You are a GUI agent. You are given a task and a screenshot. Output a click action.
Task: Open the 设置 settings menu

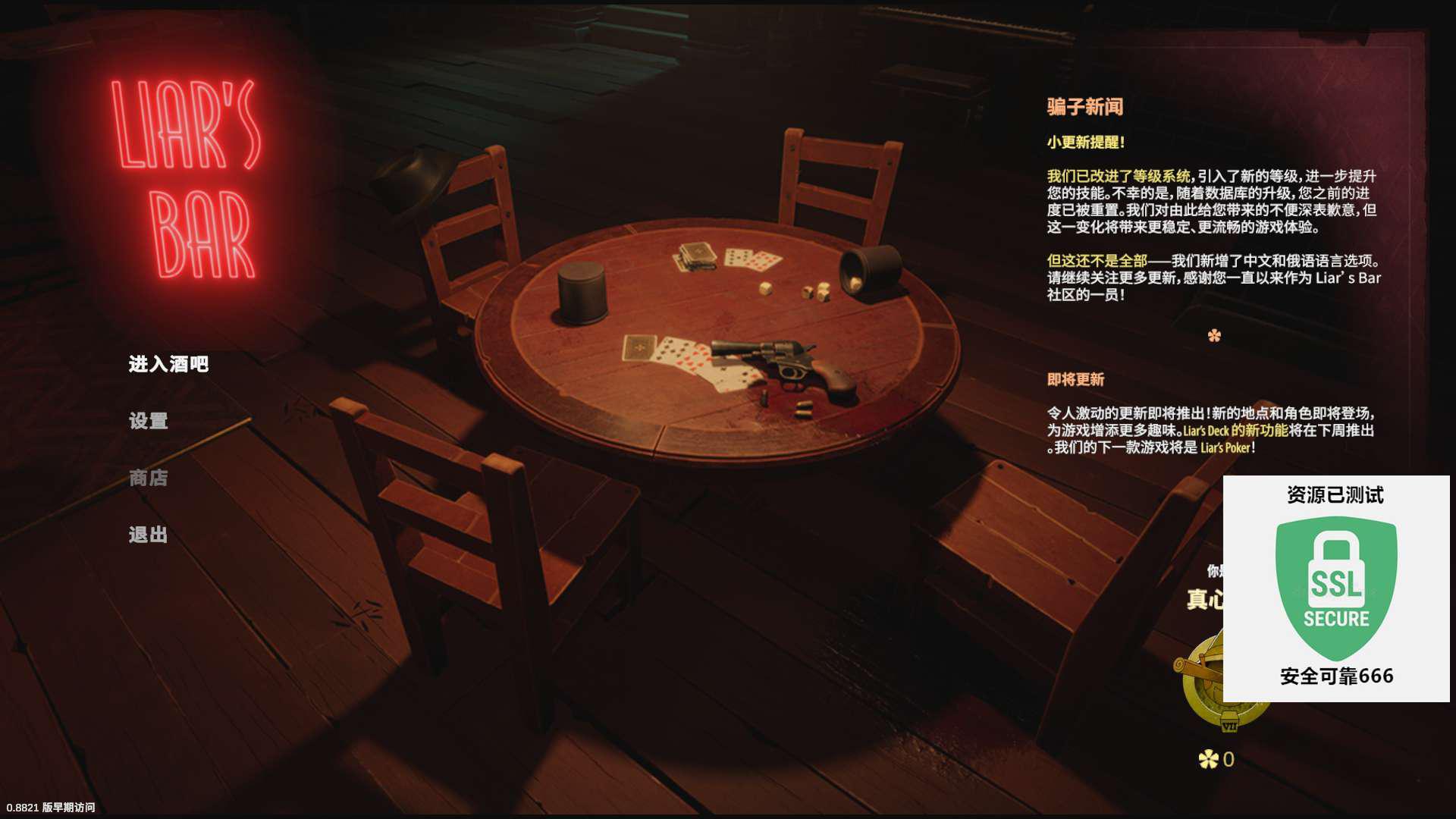(x=148, y=421)
